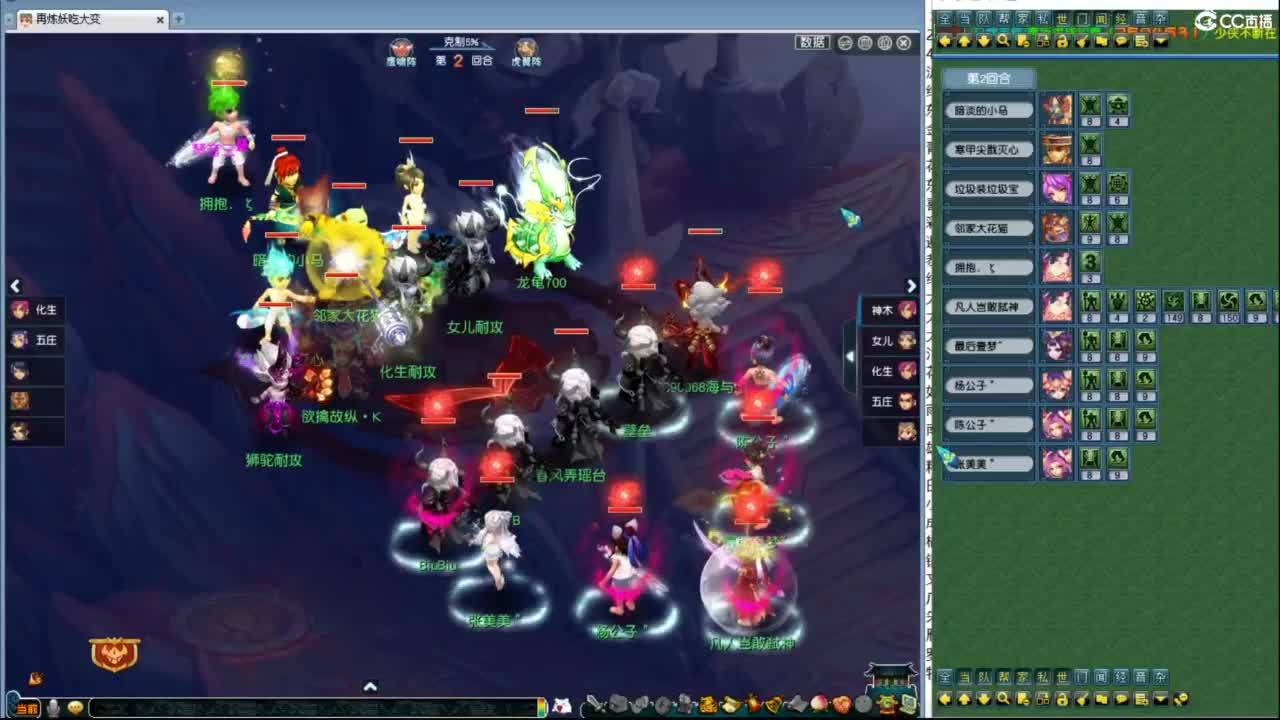Select the magnifier search icon in the chat toolbar

click(x=1004, y=42)
